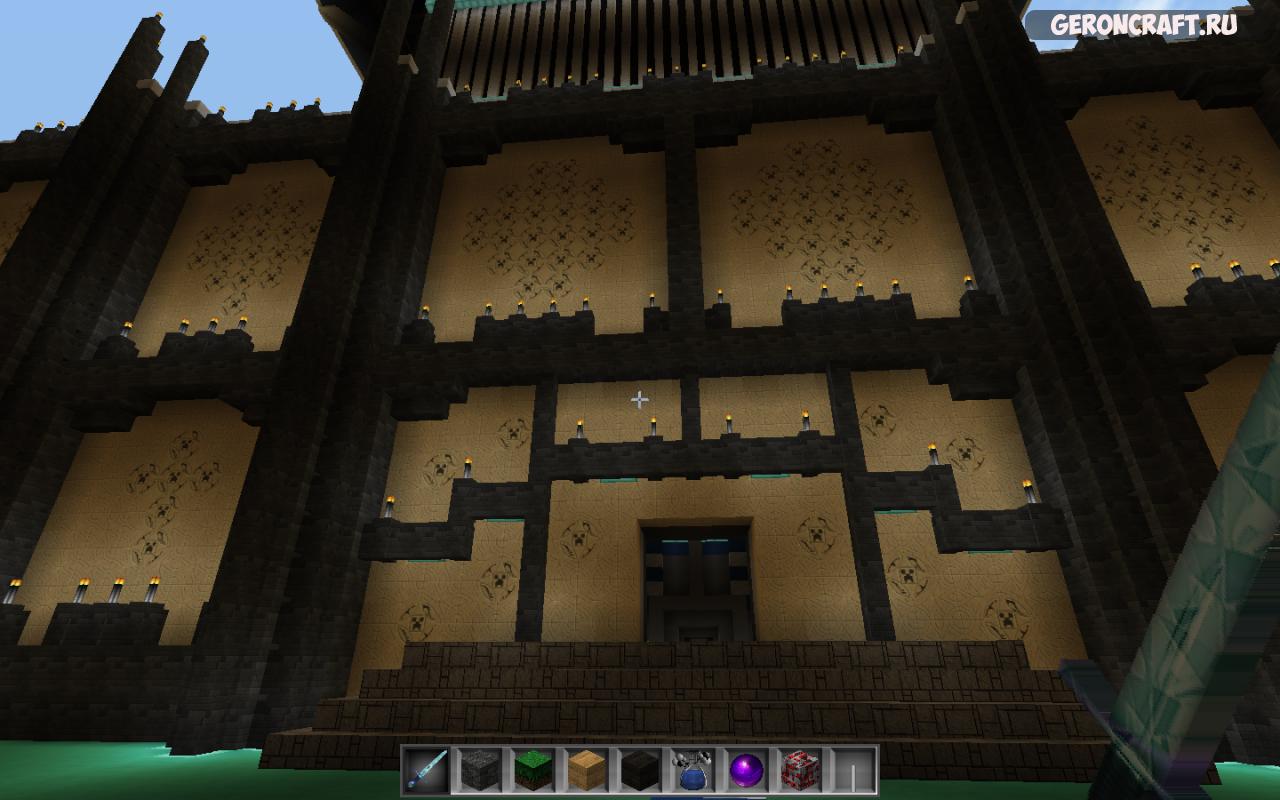Choose the blue potion bottle slot
The image size is (1280, 800).
[693, 770]
